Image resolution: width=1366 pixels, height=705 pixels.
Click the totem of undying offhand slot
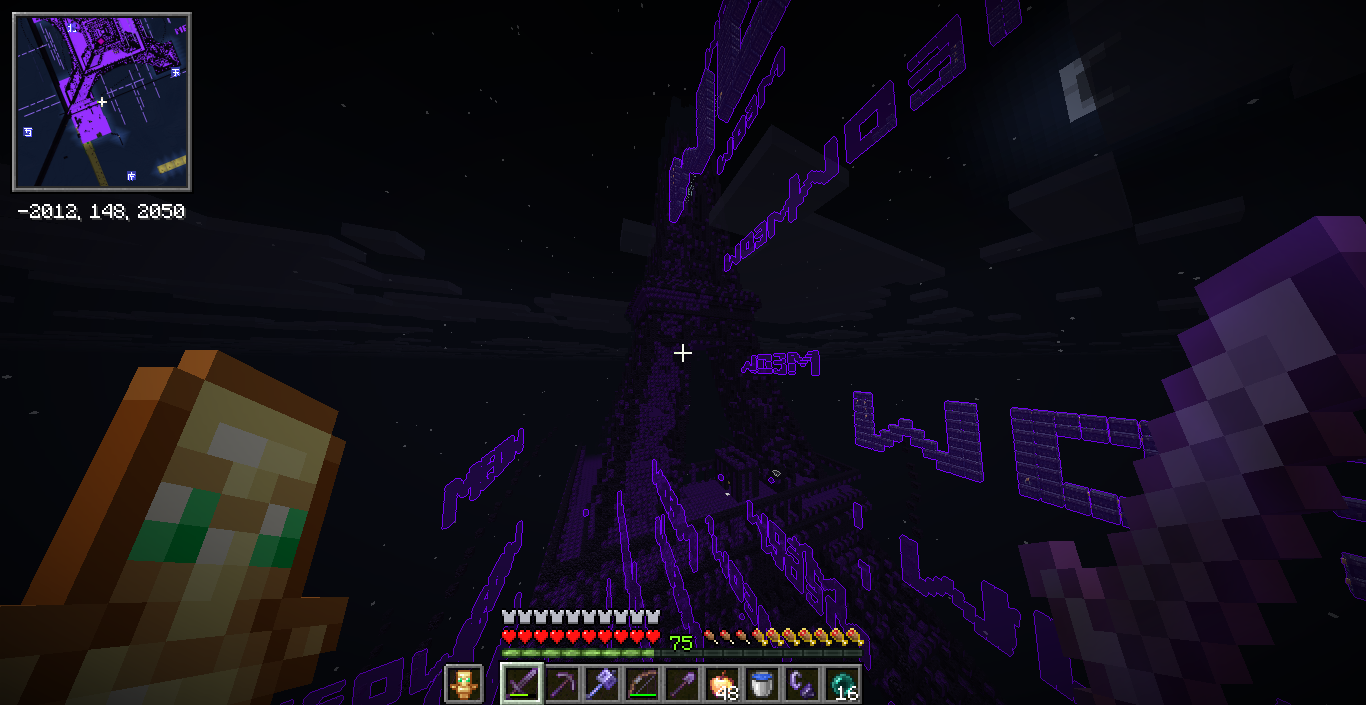click(x=463, y=684)
